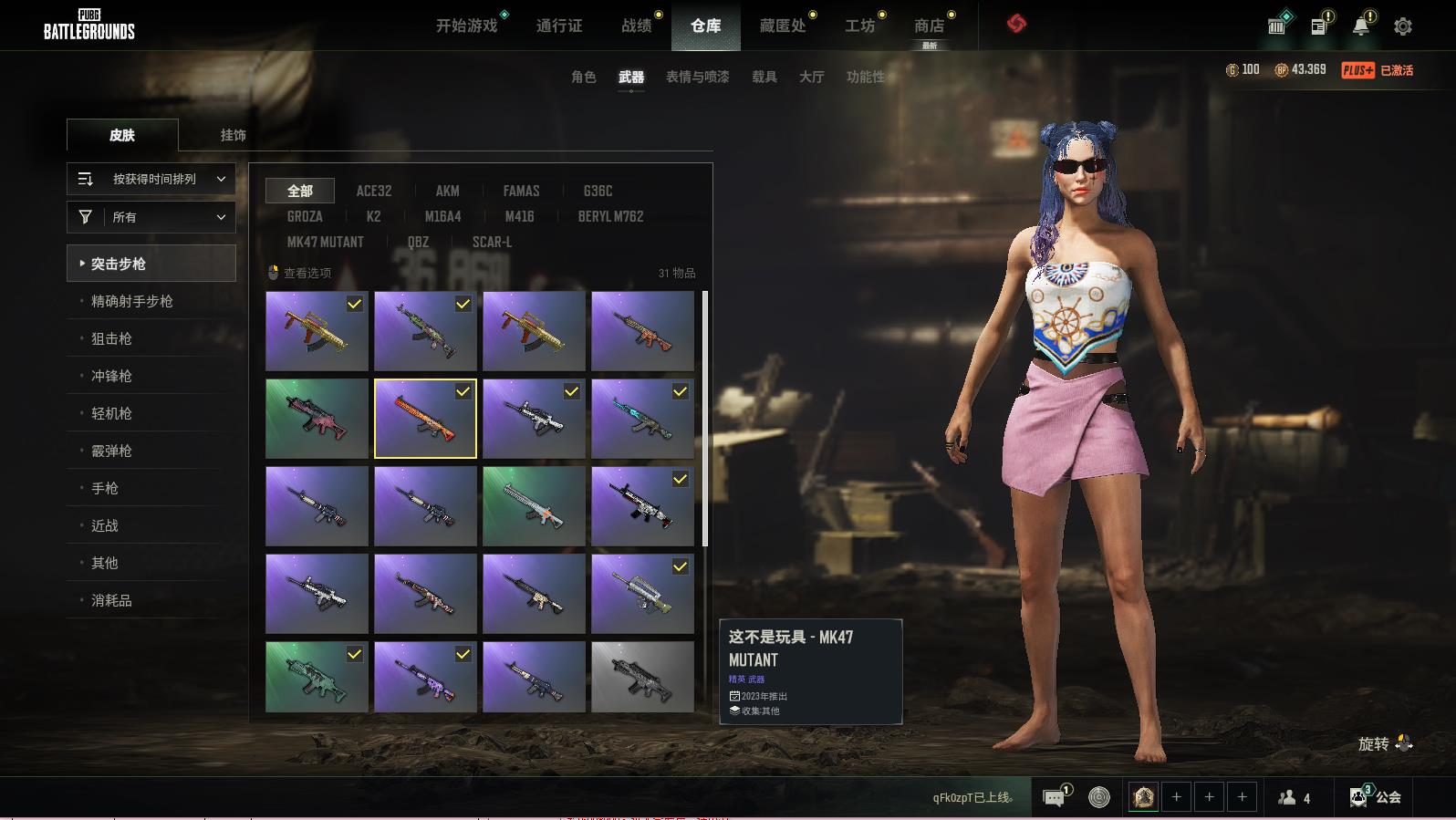Open the 按获得时间排列 sort dropdown
The width and height of the screenshot is (1456, 820).
point(151,179)
